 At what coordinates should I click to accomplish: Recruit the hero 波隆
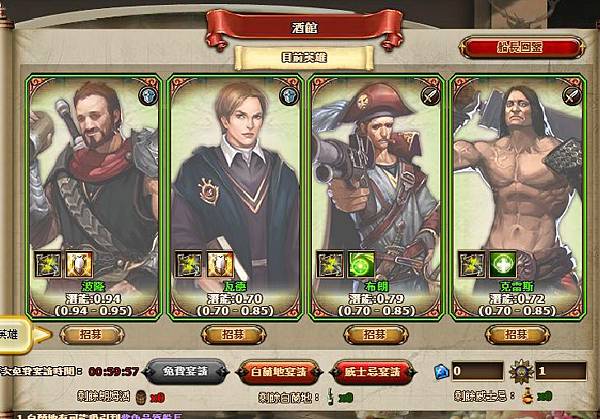90,333
